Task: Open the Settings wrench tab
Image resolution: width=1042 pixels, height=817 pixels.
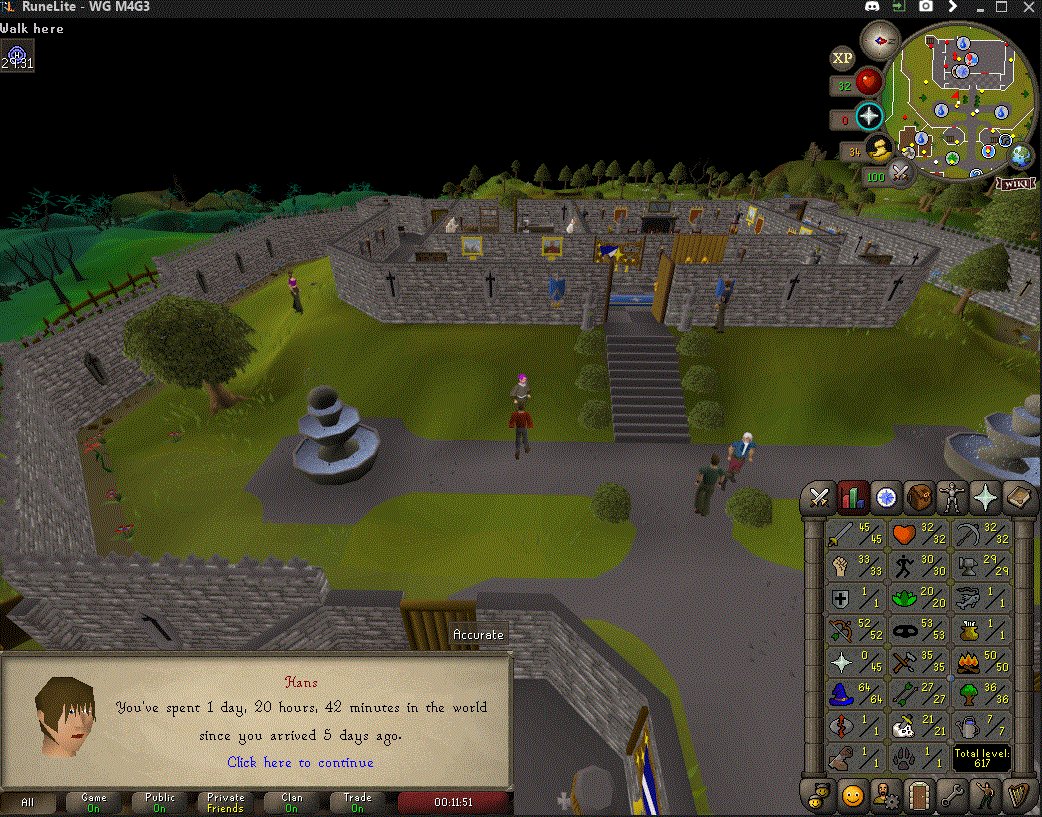Action: click(953, 796)
